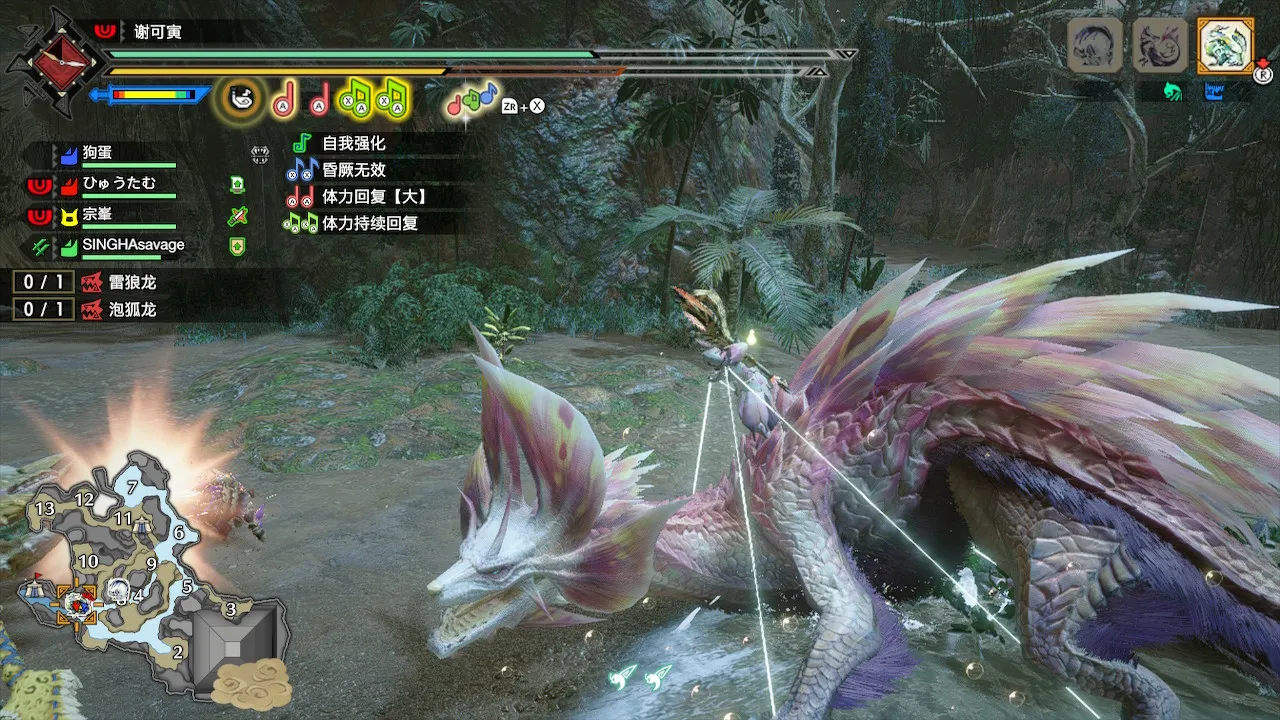The image size is (1280, 720).
Task: Click the gold-ringed hunting horn note icon
Action: pyautogui.click(x=240, y=97)
